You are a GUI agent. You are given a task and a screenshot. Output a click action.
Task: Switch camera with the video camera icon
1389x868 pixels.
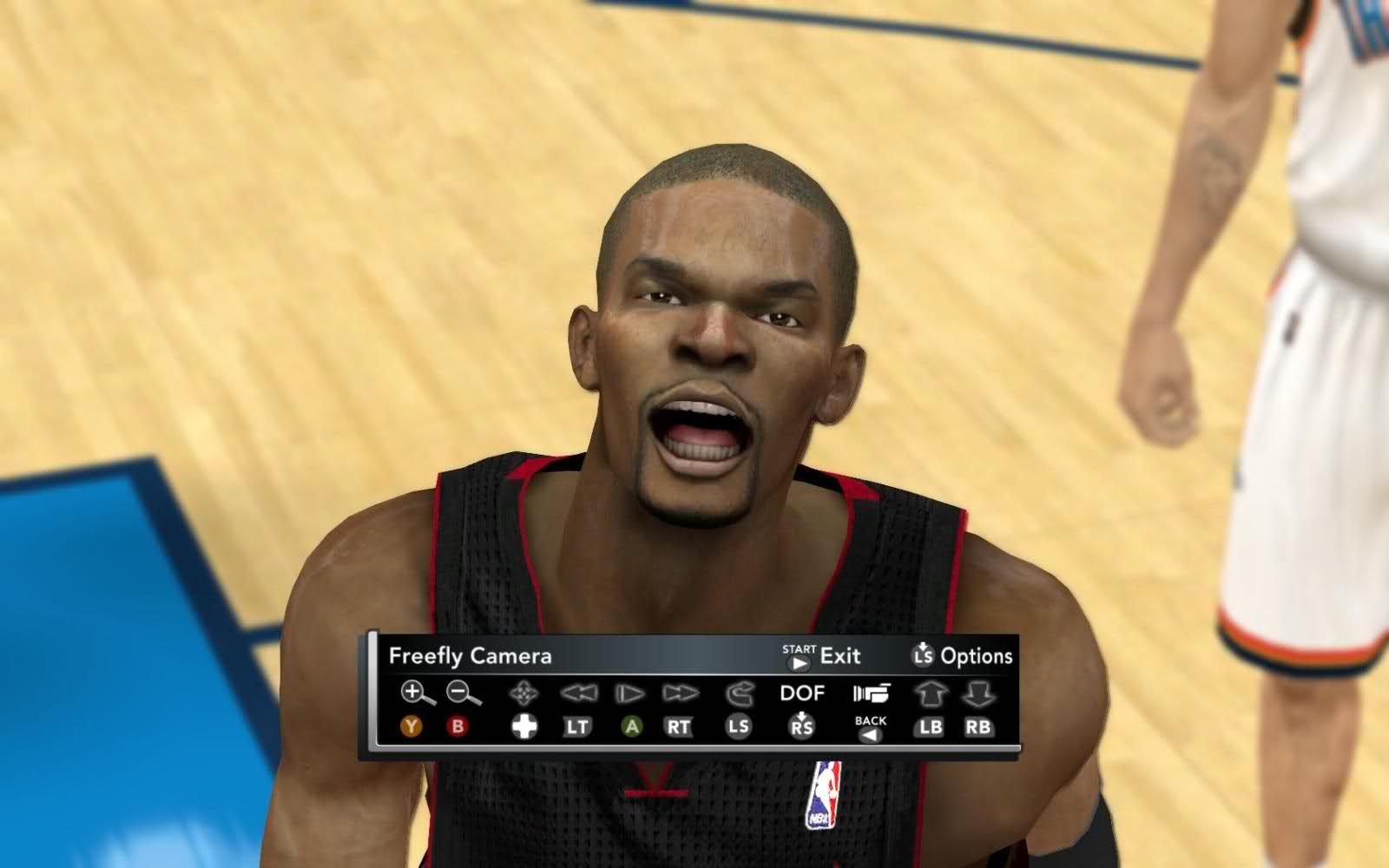point(871,694)
